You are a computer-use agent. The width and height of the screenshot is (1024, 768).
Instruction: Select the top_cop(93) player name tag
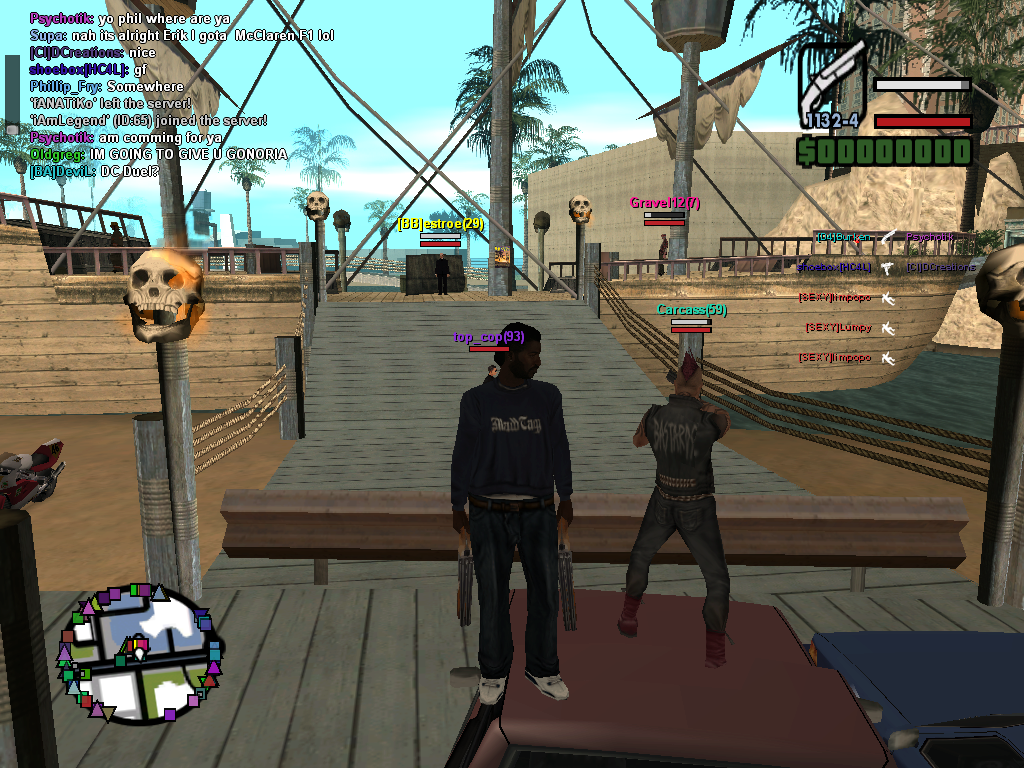489,337
